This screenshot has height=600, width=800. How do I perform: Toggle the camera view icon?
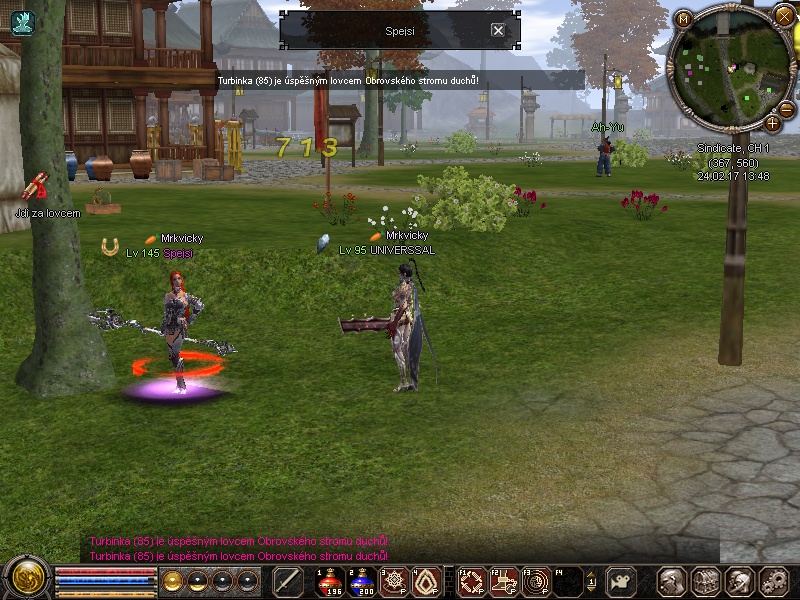622,581
